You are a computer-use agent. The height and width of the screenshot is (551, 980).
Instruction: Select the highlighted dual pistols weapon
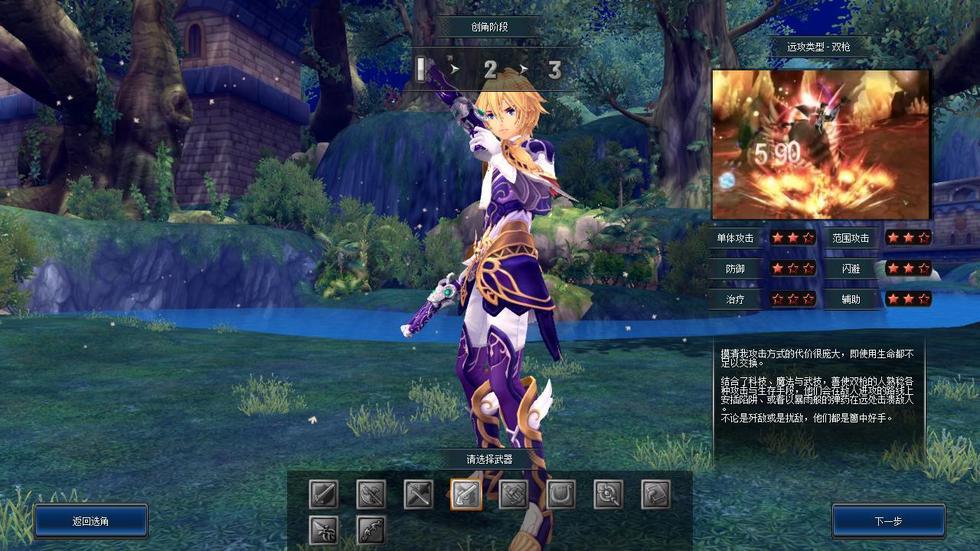pyautogui.click(x=466, y=494)
